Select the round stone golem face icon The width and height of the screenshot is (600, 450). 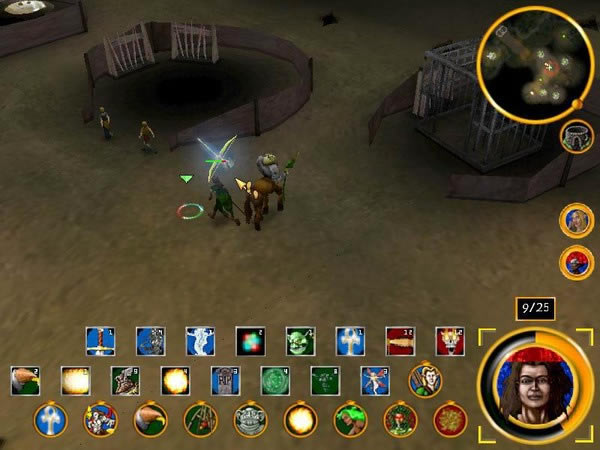[x=250, y=419]
